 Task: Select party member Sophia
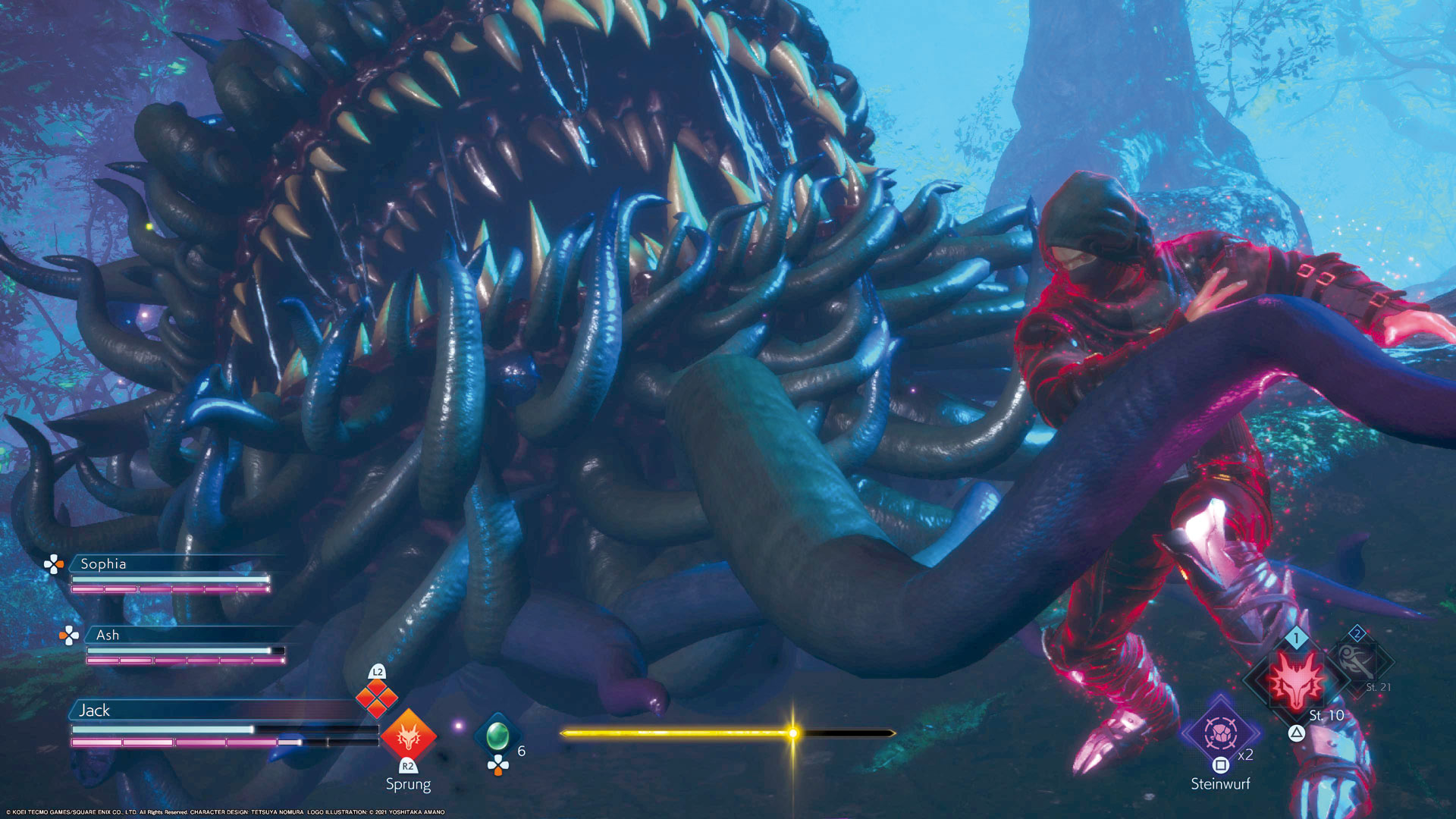pos(103,563)
